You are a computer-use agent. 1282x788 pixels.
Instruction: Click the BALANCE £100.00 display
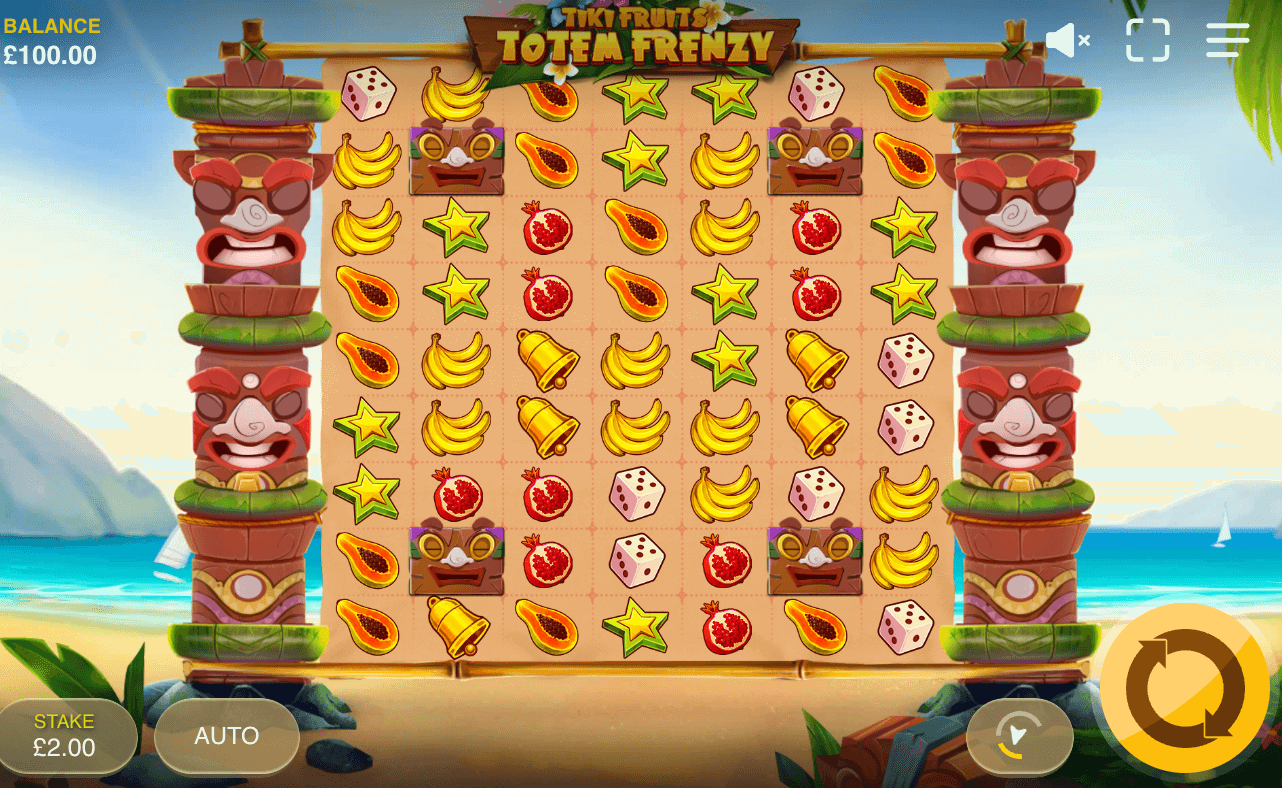[52, 38]
